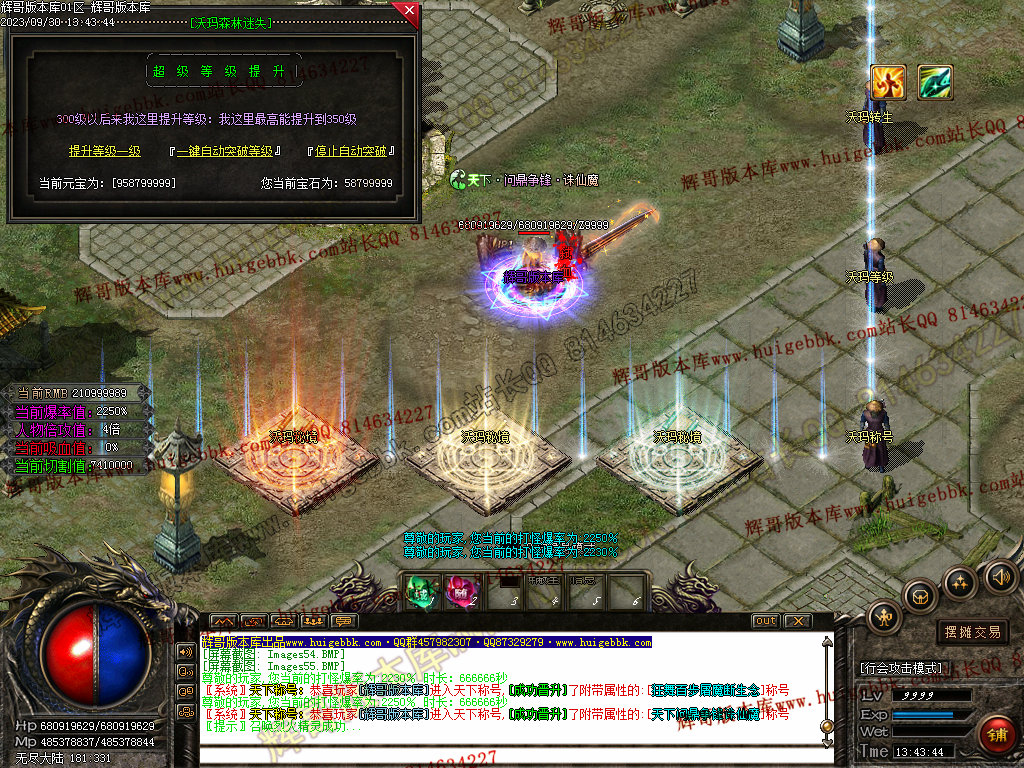Choose 停止自动突破 to stop auto breakthrough

350,152
